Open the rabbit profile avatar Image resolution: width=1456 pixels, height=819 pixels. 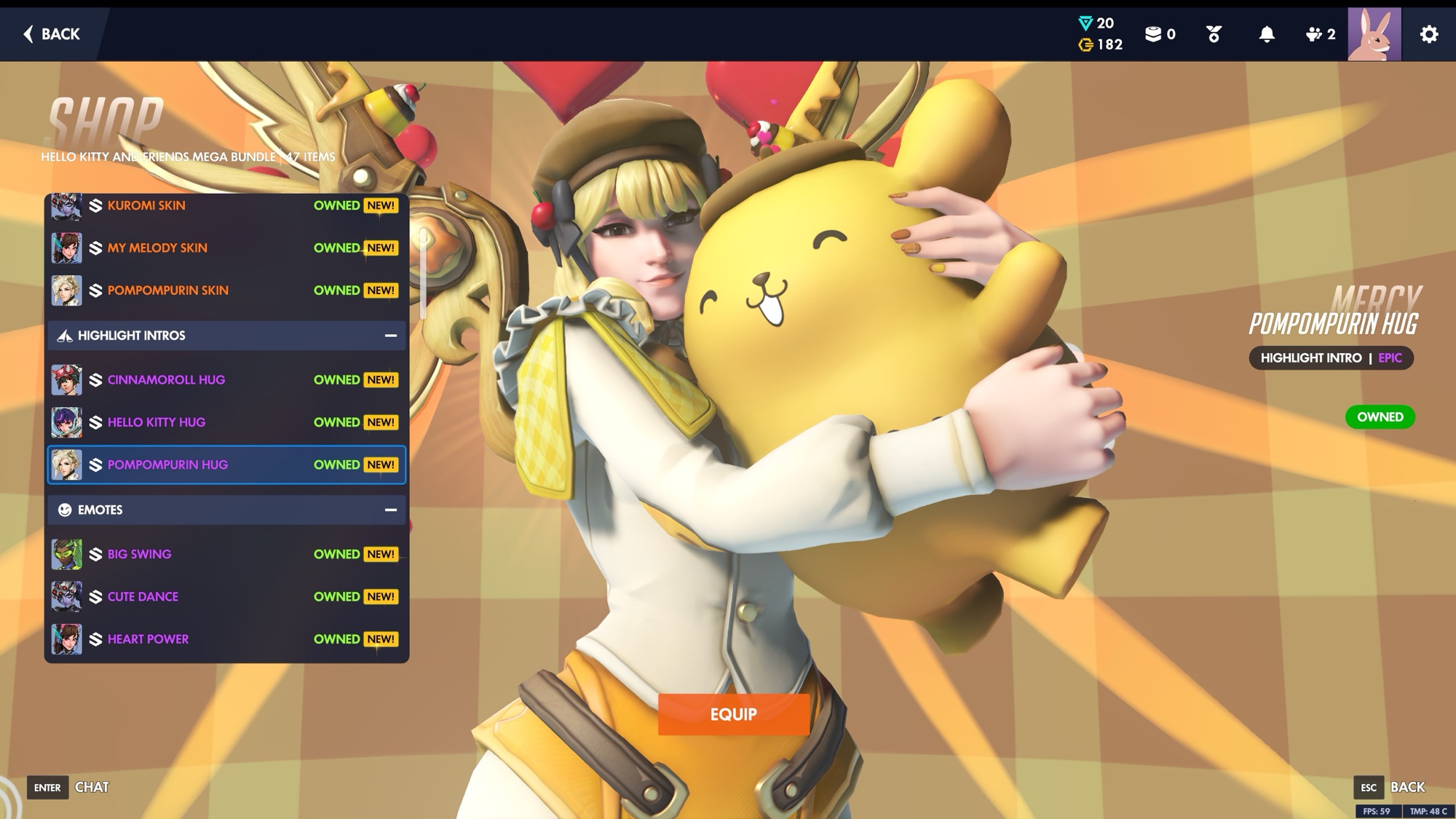[x=1374, y=34]
